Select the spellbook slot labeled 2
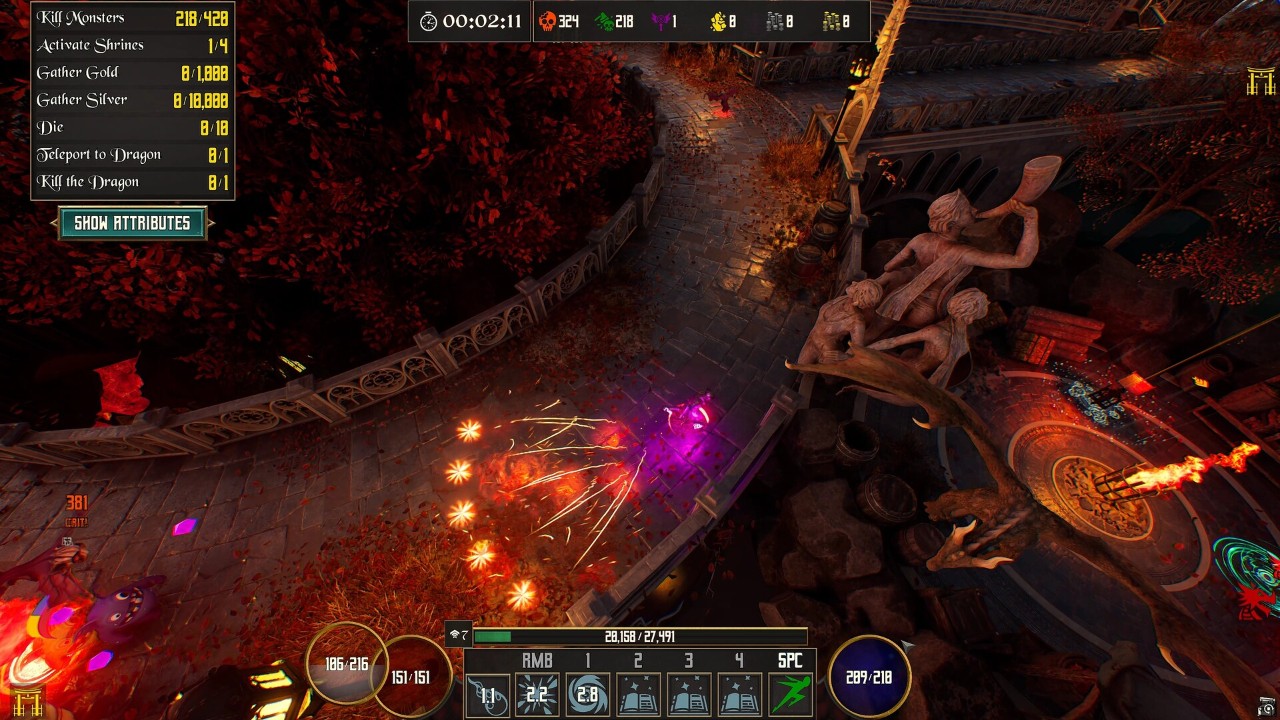Image resolution: width=1280 pixels, height=720 pixels. pos(638,695)
